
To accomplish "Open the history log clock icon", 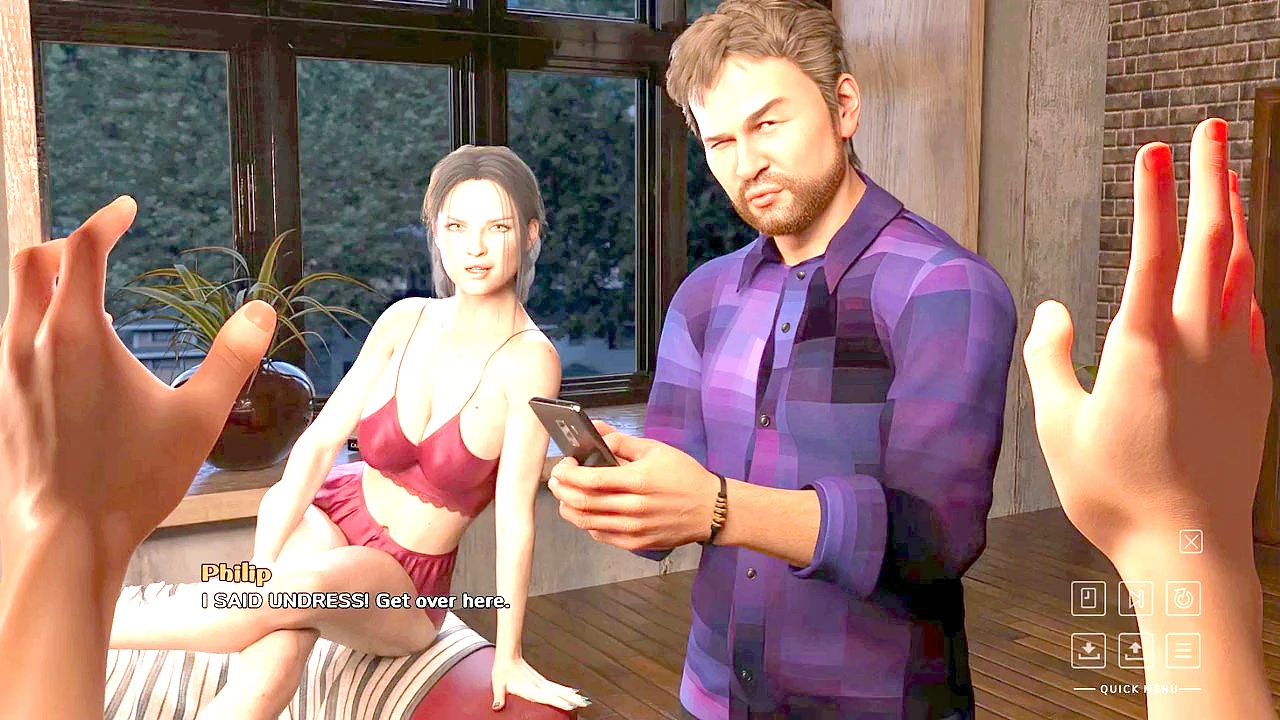I will coord(1088,599).
